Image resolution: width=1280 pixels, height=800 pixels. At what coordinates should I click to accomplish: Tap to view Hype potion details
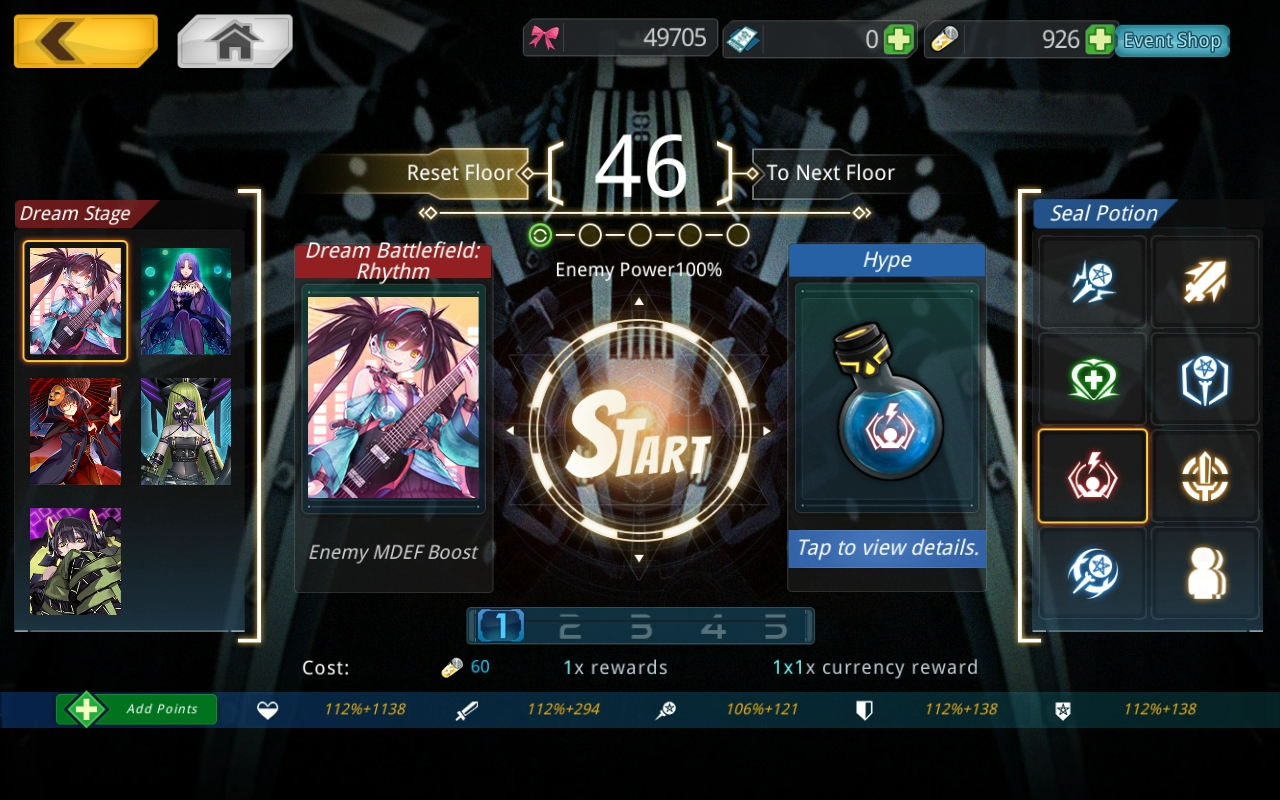click(886, 548)
